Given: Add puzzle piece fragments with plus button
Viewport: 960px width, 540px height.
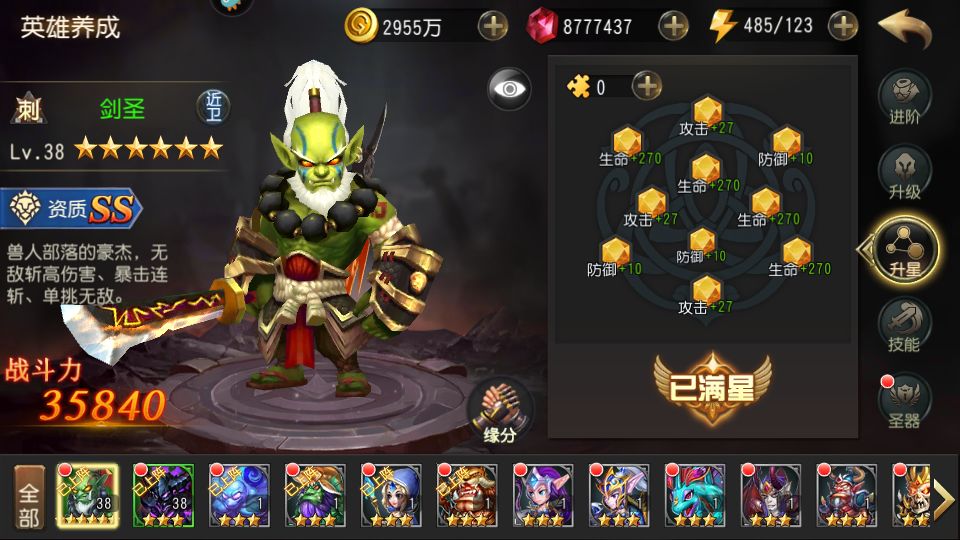Looking at the screenshot, I should click(648, 87).
